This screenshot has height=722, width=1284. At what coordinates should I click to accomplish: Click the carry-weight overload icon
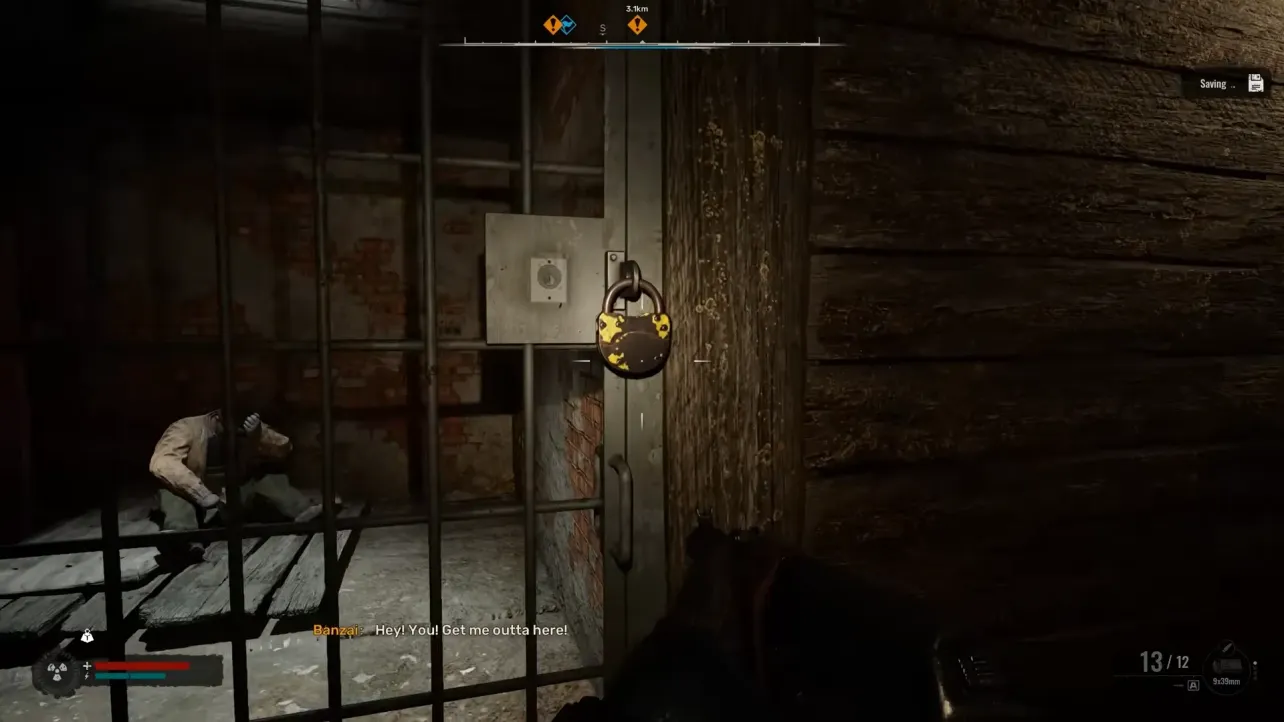87,635
